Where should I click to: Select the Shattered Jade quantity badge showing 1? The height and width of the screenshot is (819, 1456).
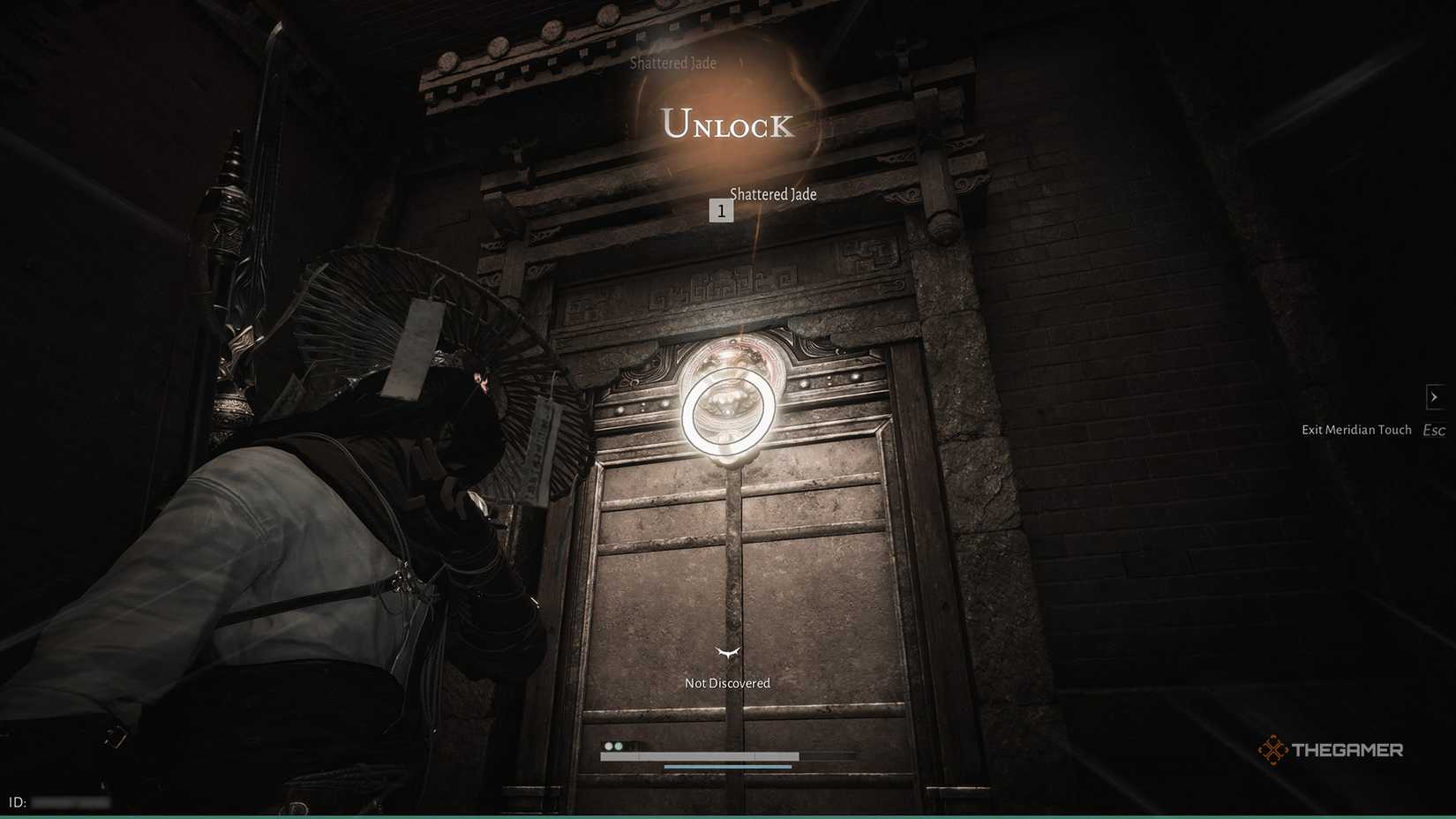click(x=722, y=210)
